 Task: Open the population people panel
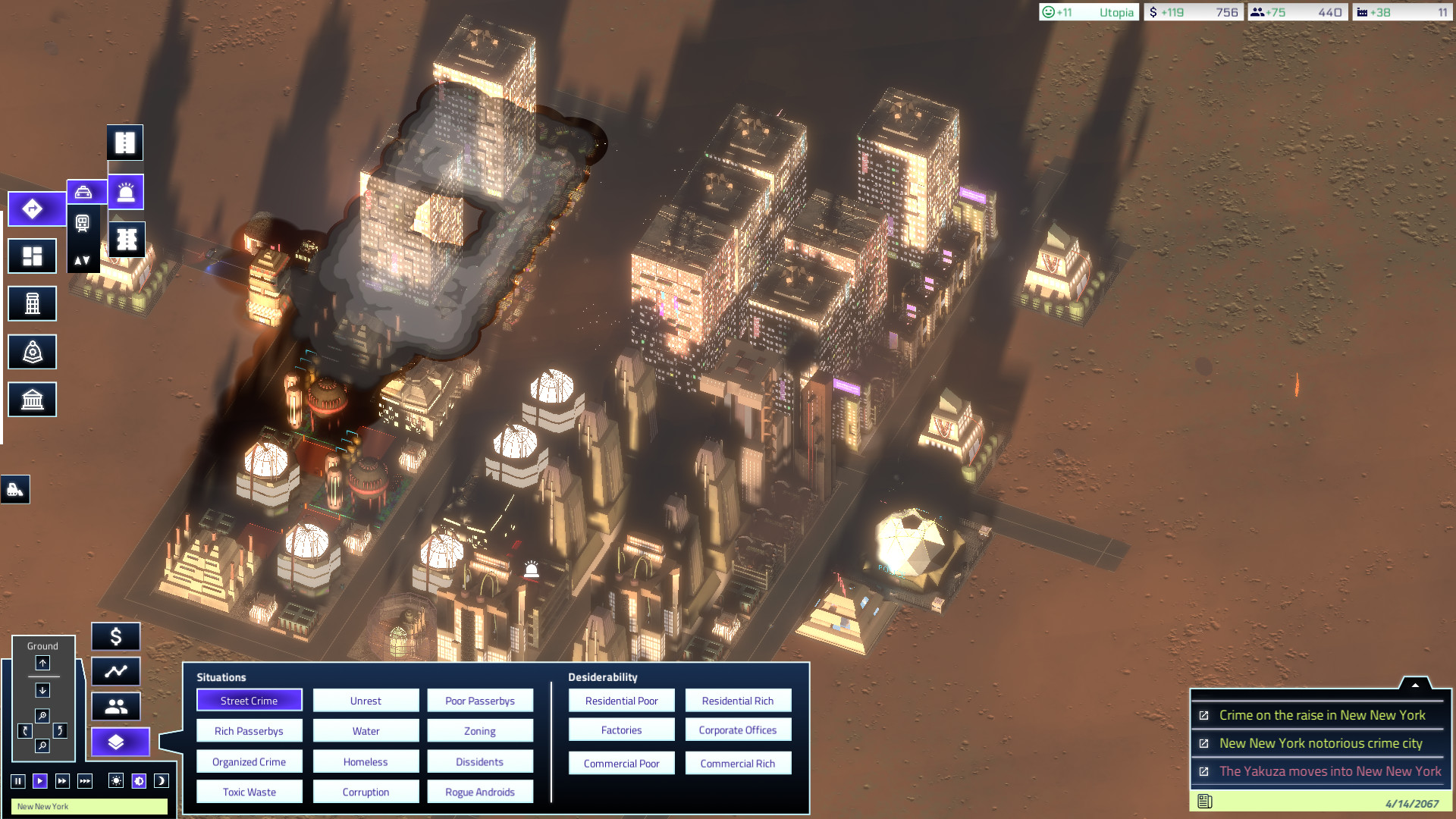coord(116,707)
